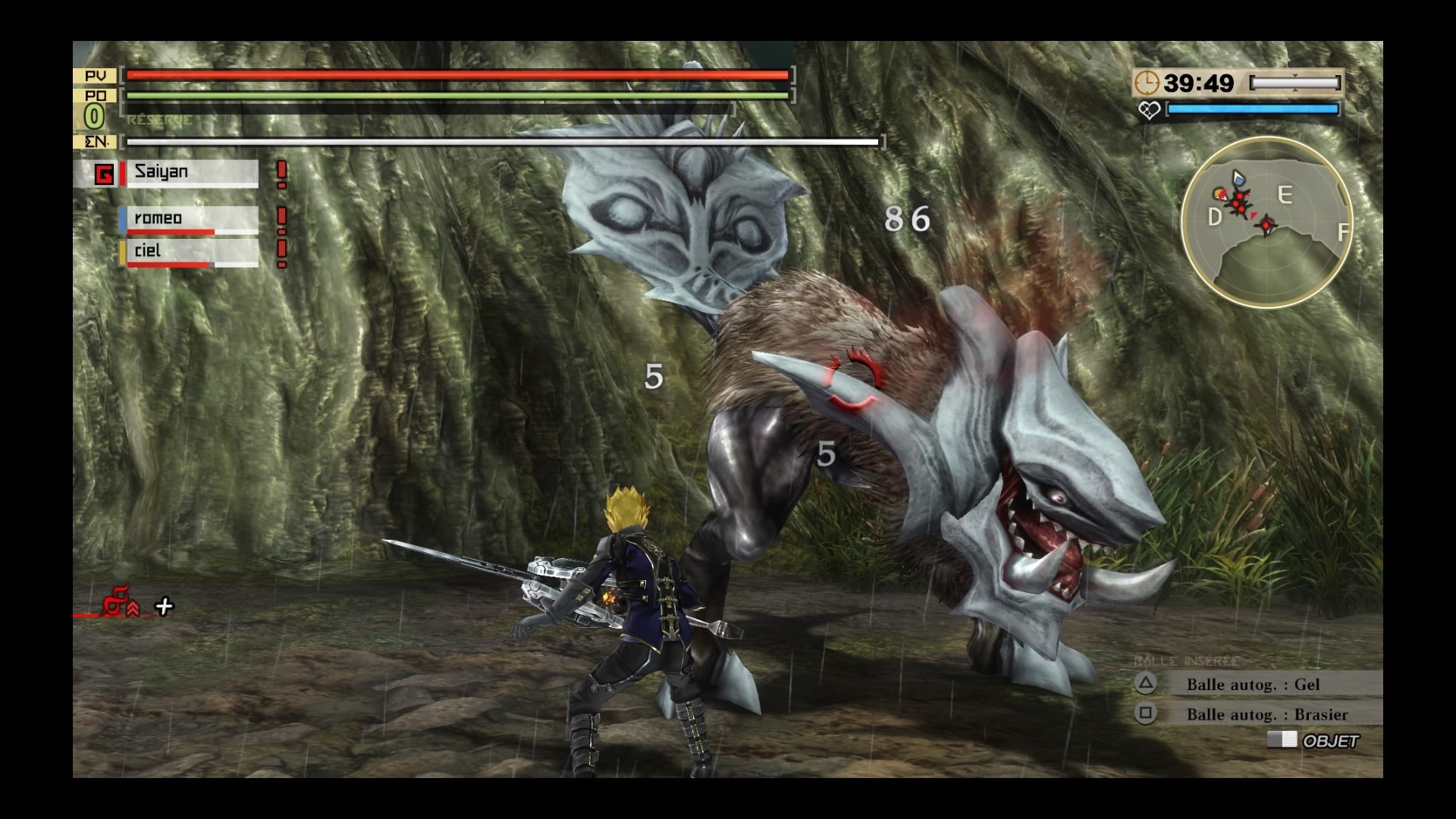Viewport: 1456px width, 819px height.
Task: Select romeo in the party list
Action: pyautogui.click(x=190, y=220)
